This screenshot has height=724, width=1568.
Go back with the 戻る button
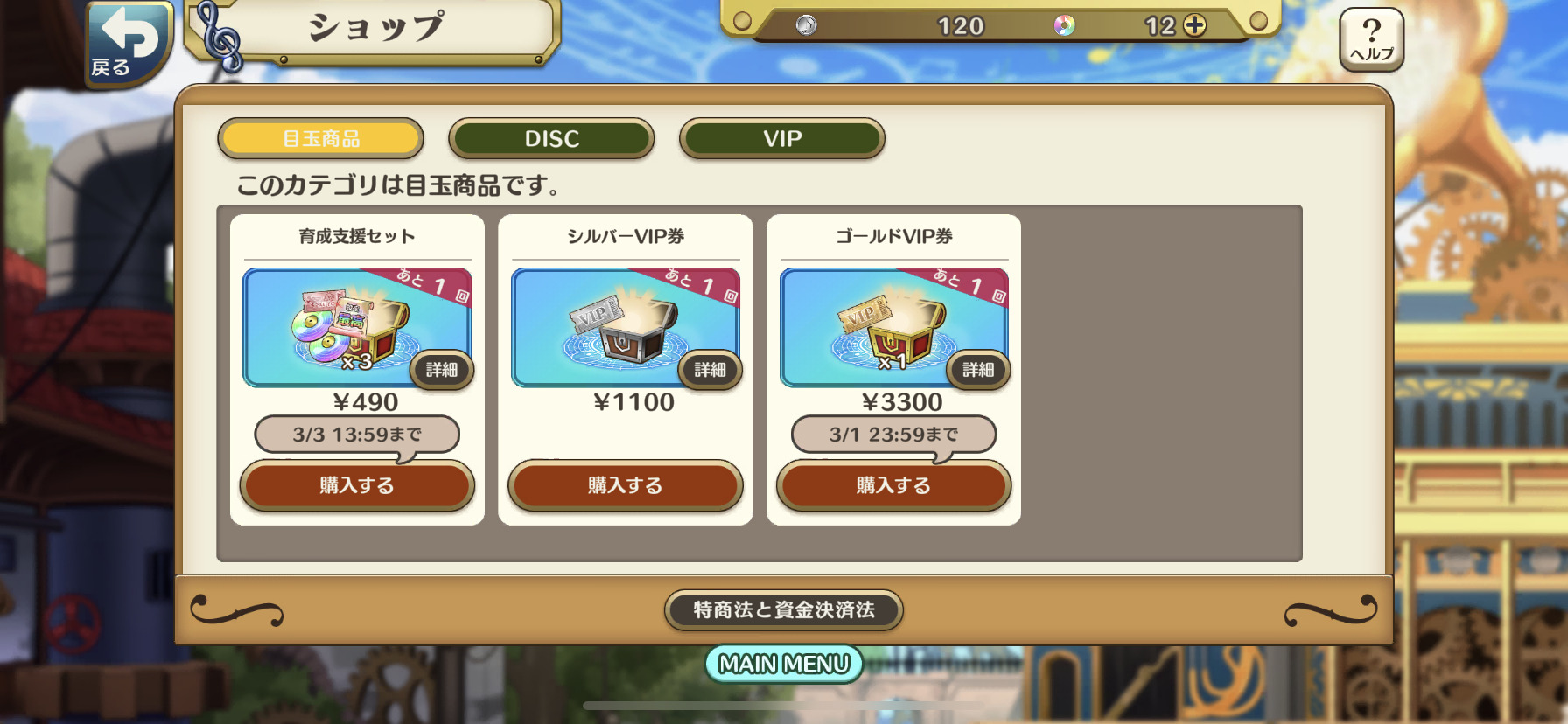coord(128,42)
